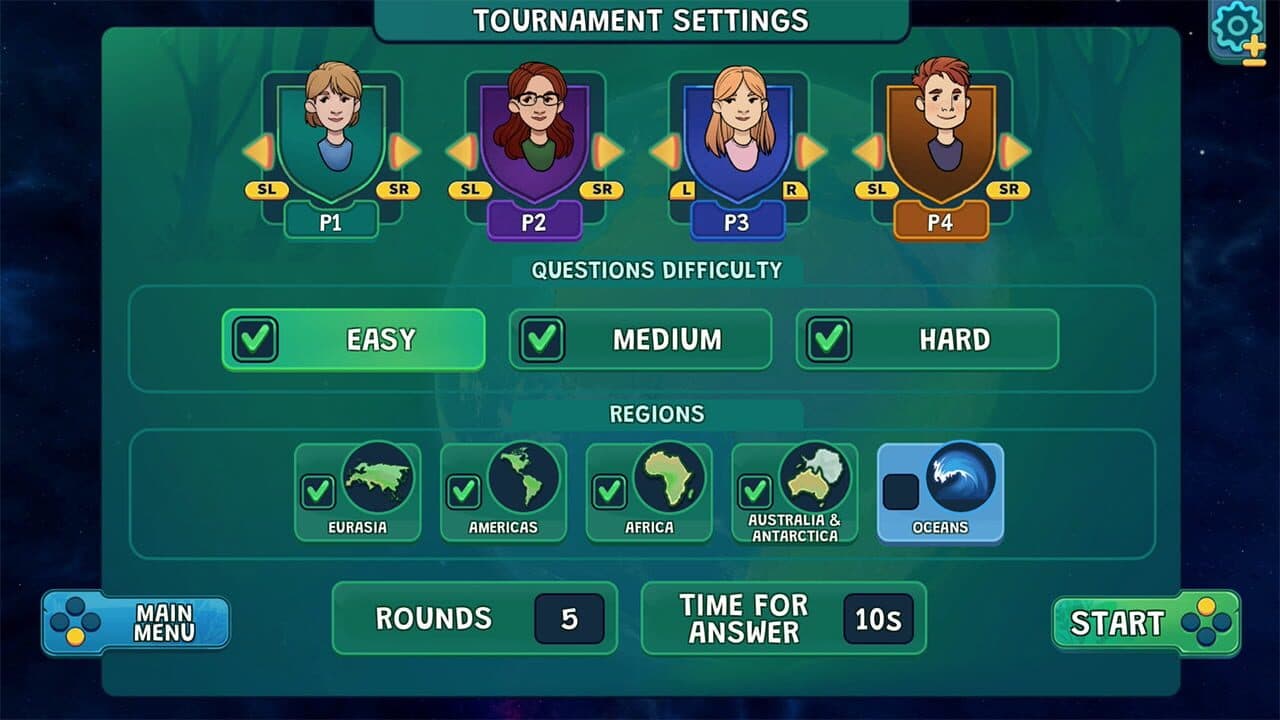Click the Time For Answer value showing 10s
This screenshot has height=720, width=1280.
pos(878,618)
